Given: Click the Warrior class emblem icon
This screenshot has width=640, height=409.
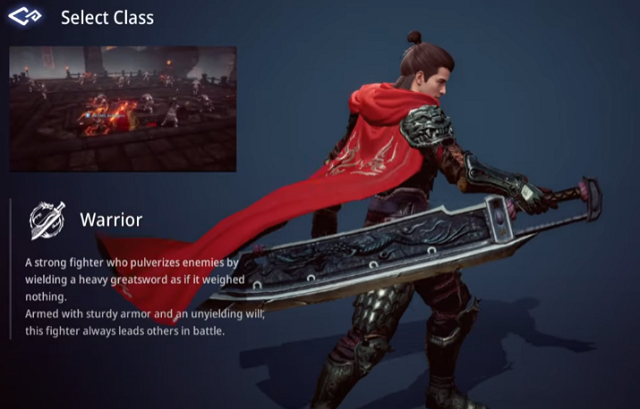Looking at the screenshot, I should click(47, 220).
